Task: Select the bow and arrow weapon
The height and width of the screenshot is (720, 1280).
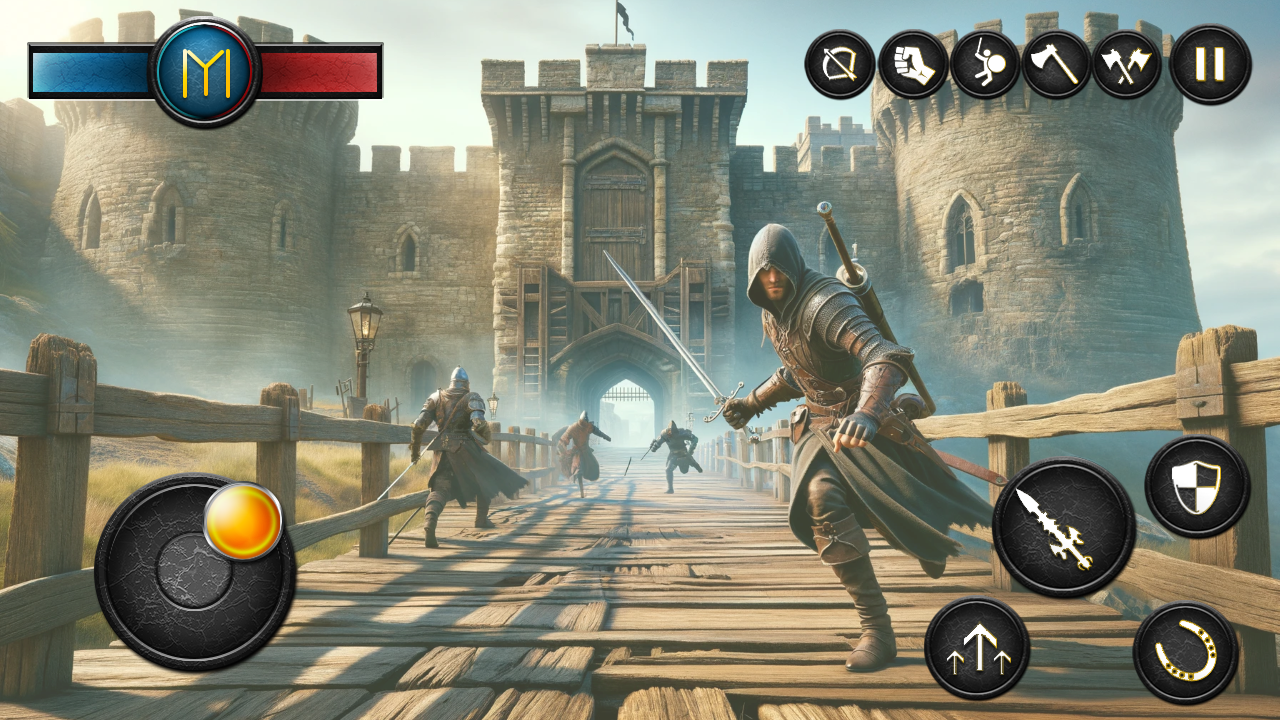Action: point(840,65)
